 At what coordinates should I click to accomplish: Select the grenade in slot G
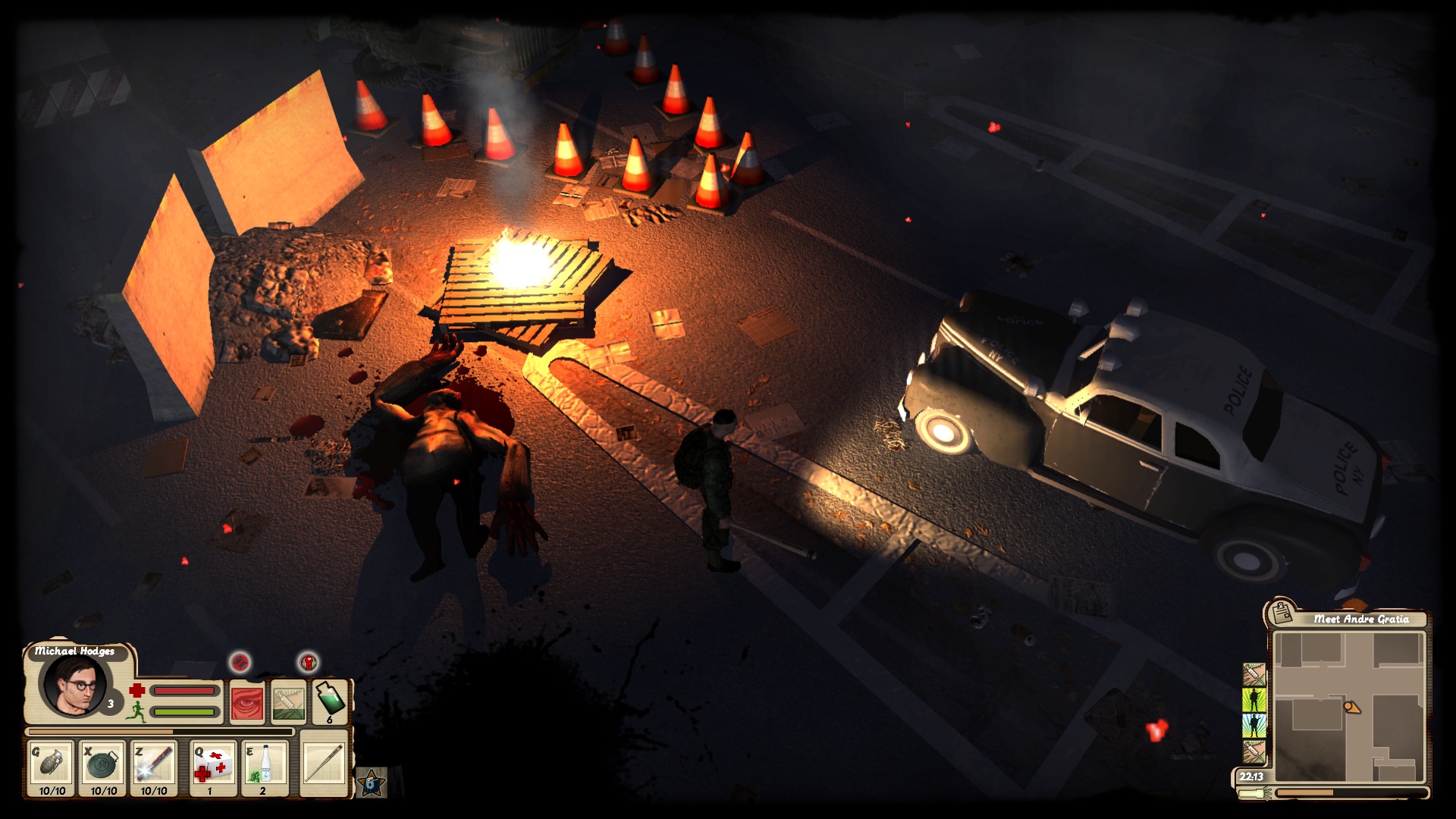[52, 764]
